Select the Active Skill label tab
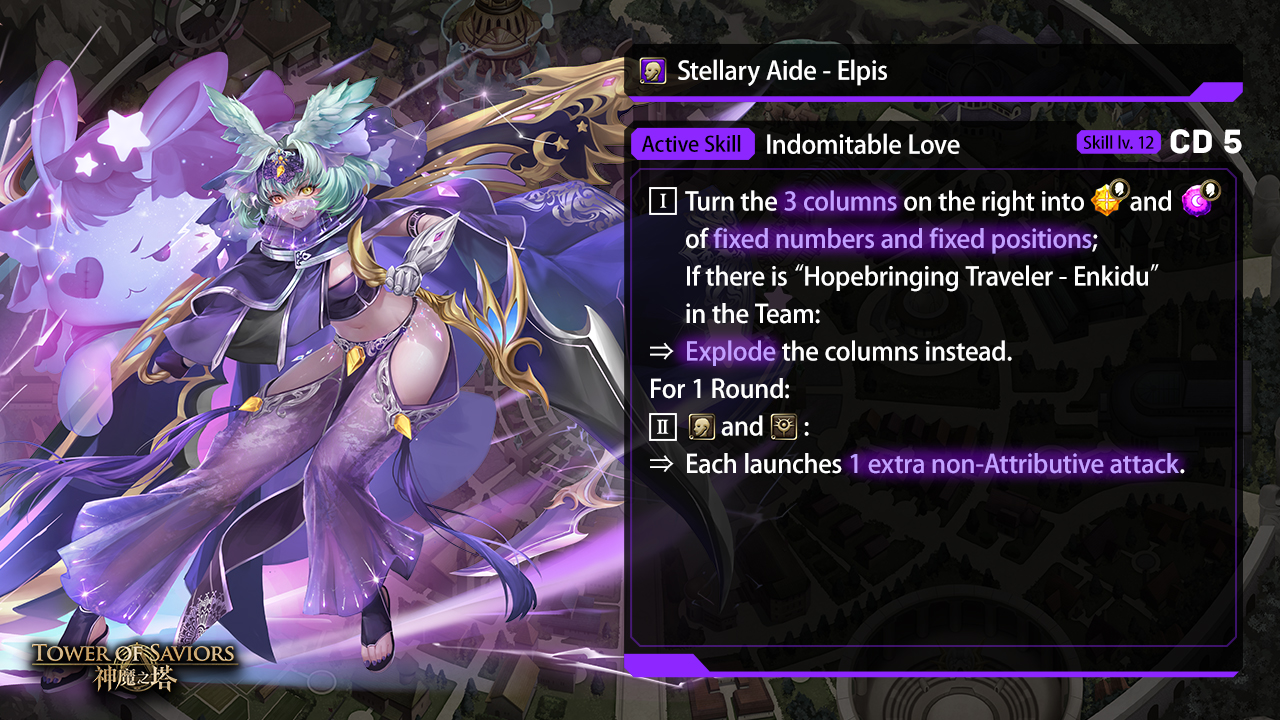The height and width of the screenshot is (720, 1280). coord(692,145)
